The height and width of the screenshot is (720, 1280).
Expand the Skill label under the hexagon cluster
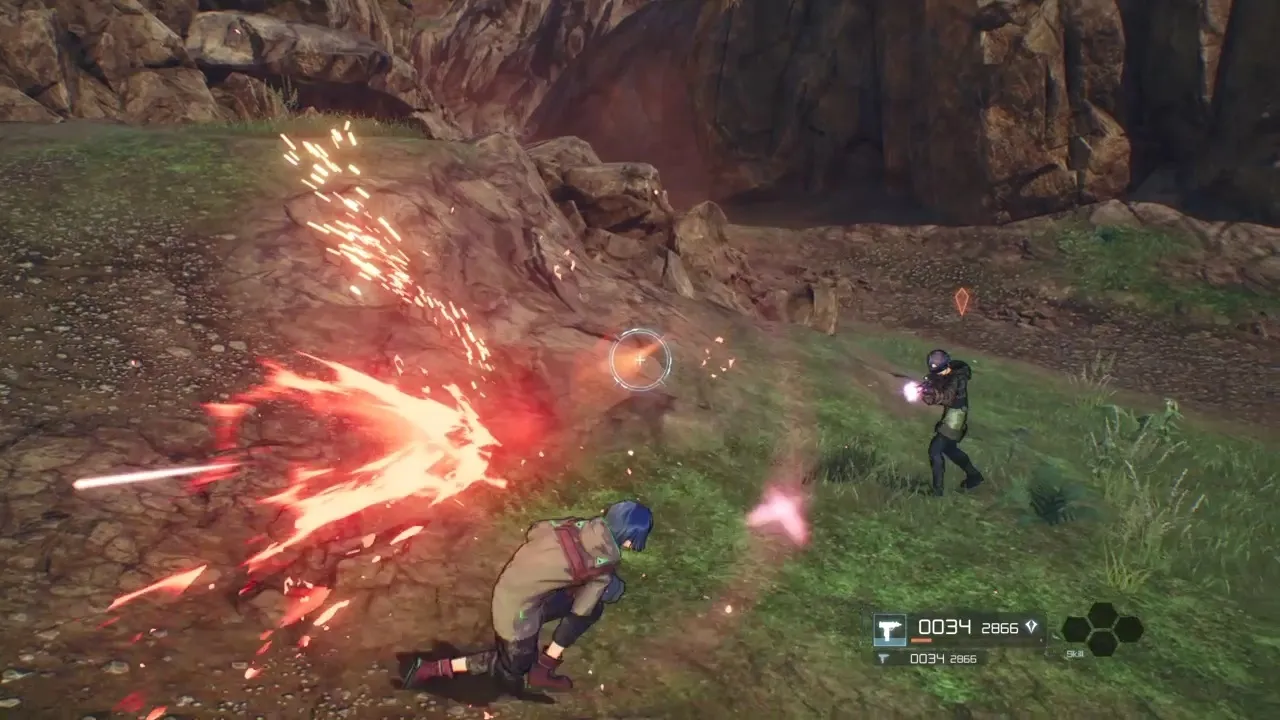(x=1075, y=655)
